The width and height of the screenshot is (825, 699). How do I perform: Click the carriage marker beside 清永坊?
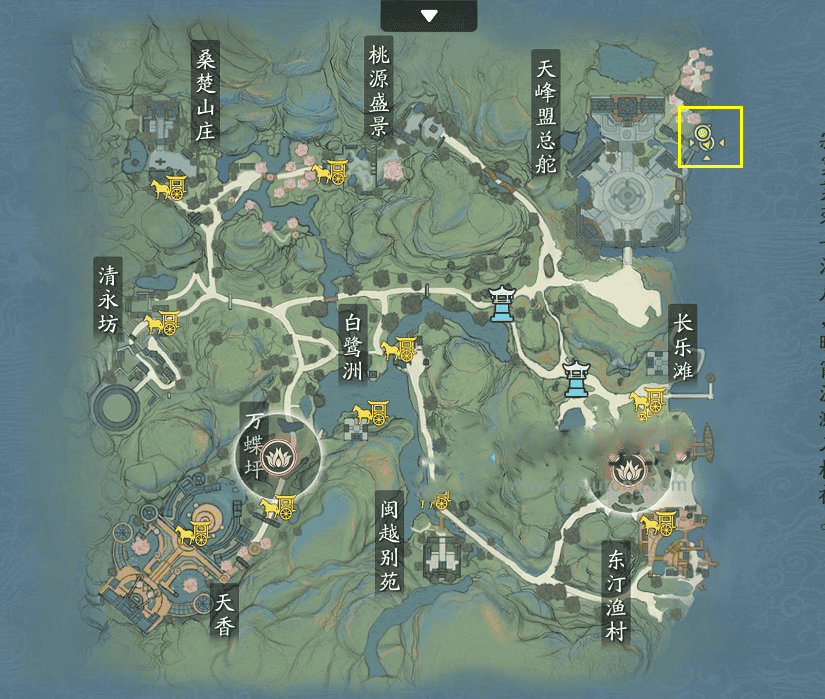pyautogui.click(x=162, y=323)
